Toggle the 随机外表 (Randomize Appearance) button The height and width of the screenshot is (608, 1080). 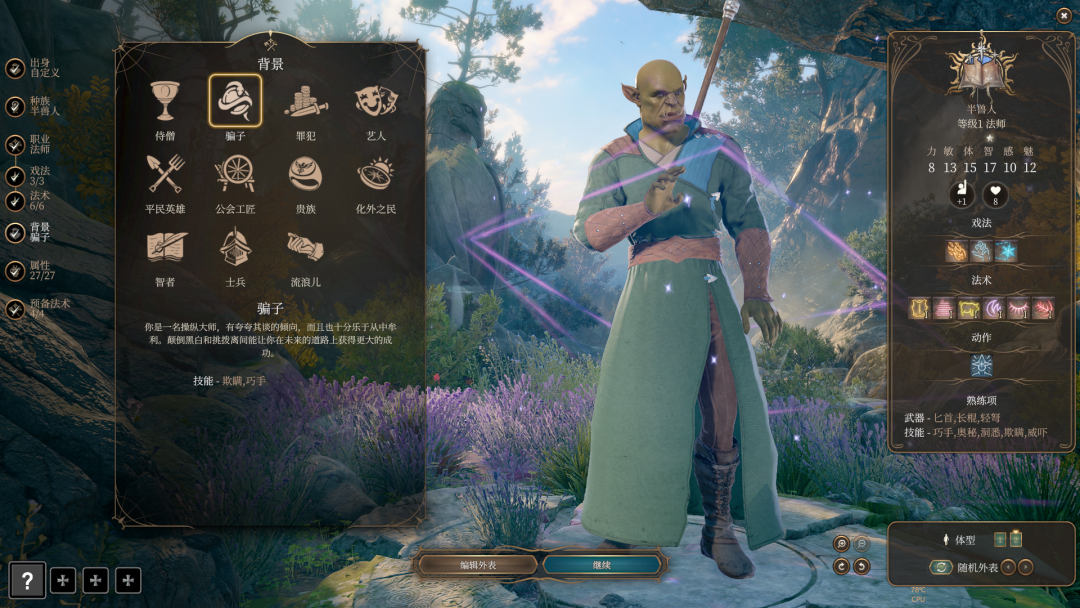click(x=940, y=567)
